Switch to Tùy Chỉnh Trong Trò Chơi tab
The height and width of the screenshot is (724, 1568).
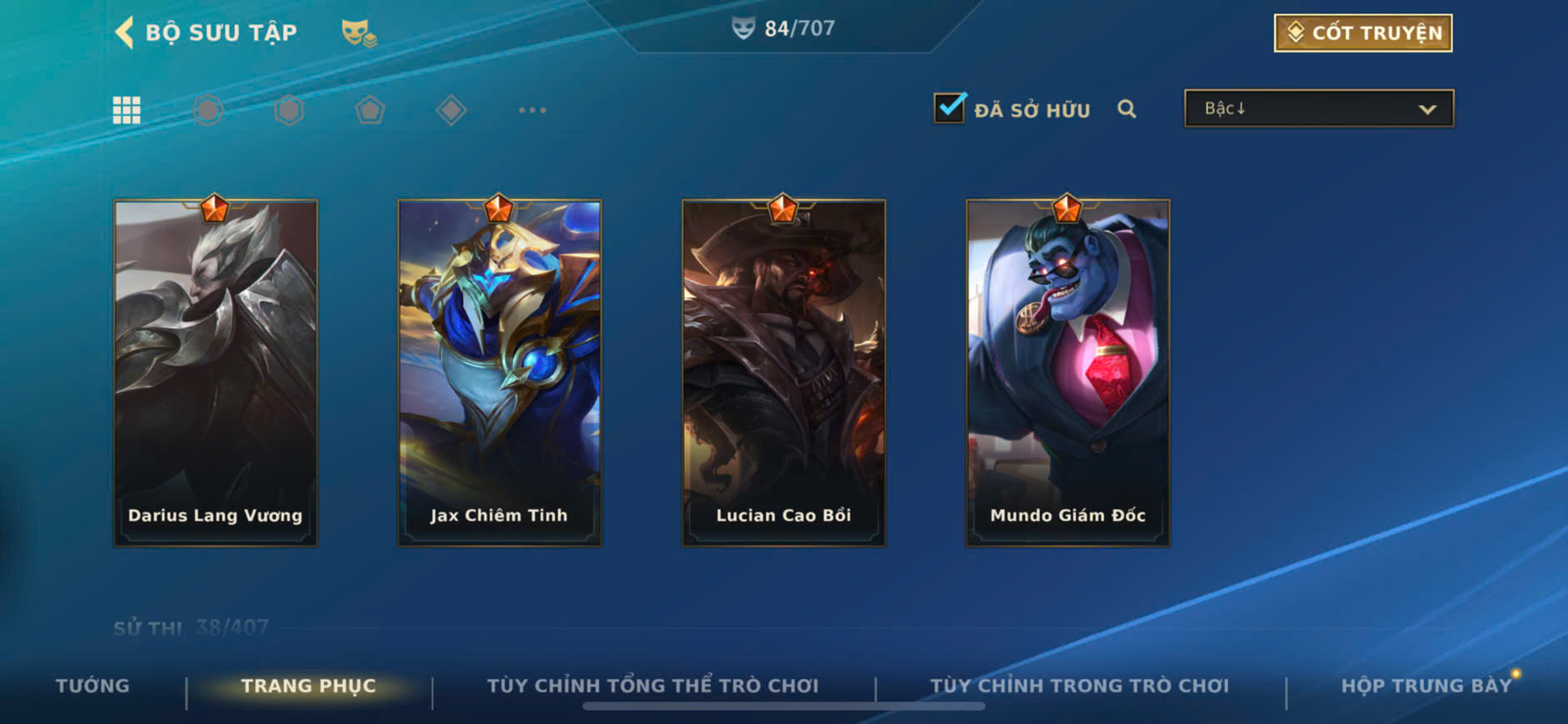tap(1079, 686)
